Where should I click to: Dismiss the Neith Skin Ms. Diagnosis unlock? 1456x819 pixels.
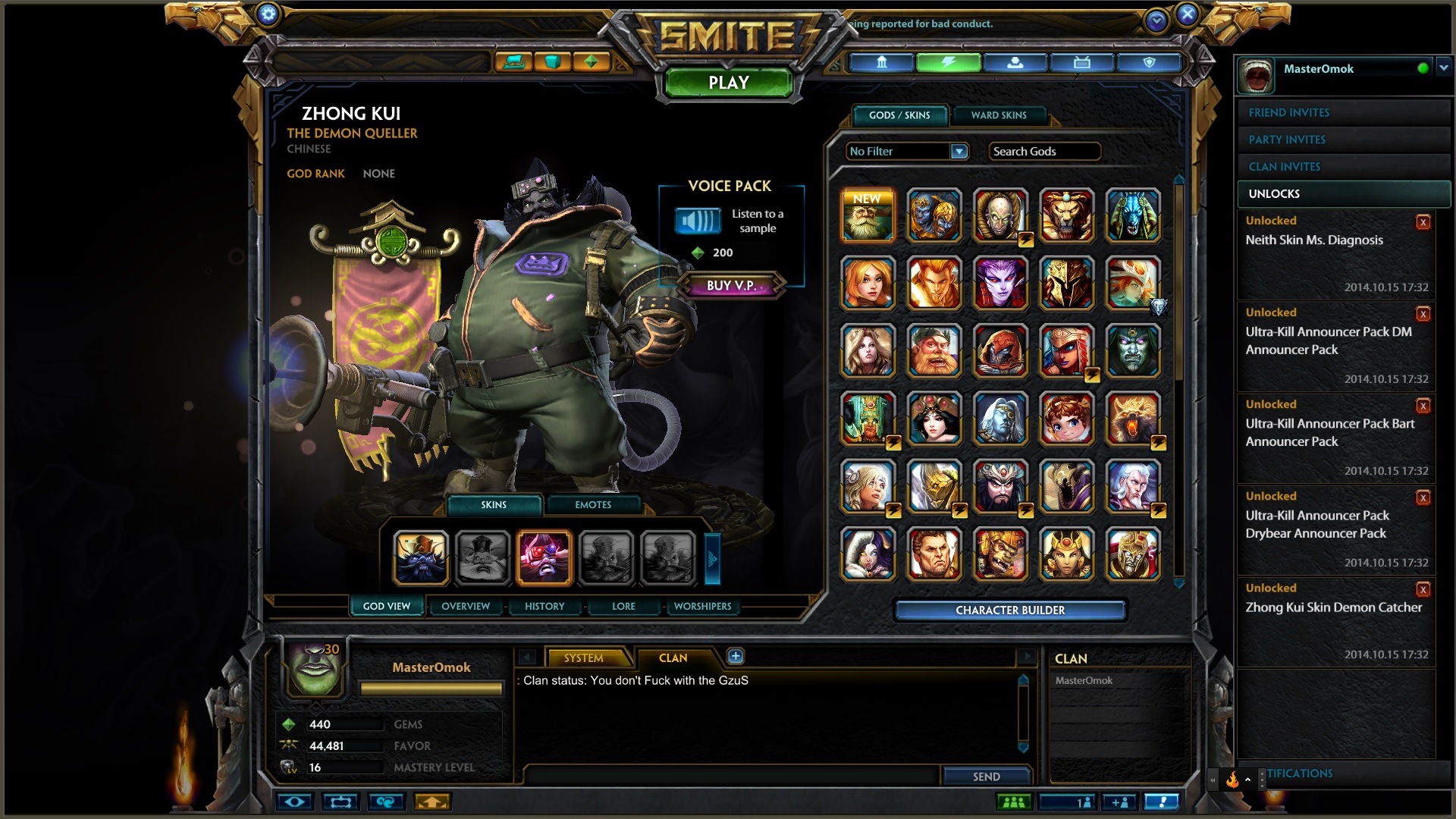(x=1423, y=222)
